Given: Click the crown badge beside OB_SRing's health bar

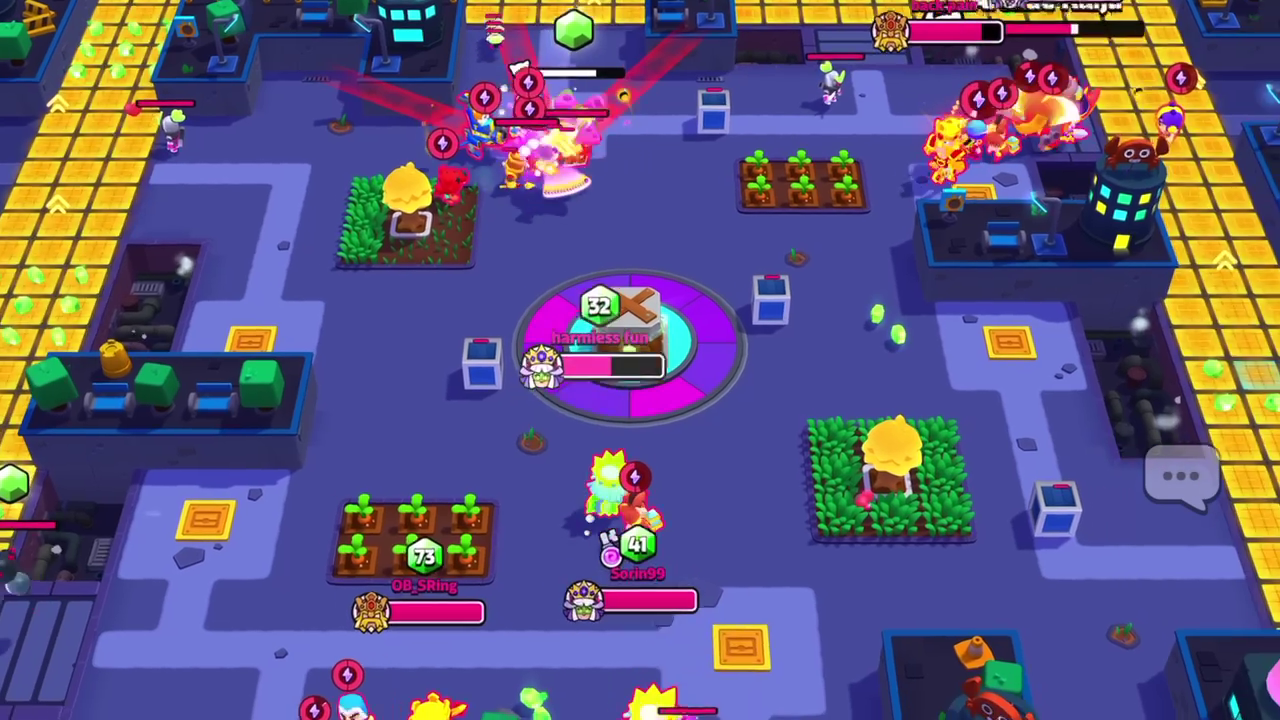Looking at the screenshot, I should tap(373, 612).
